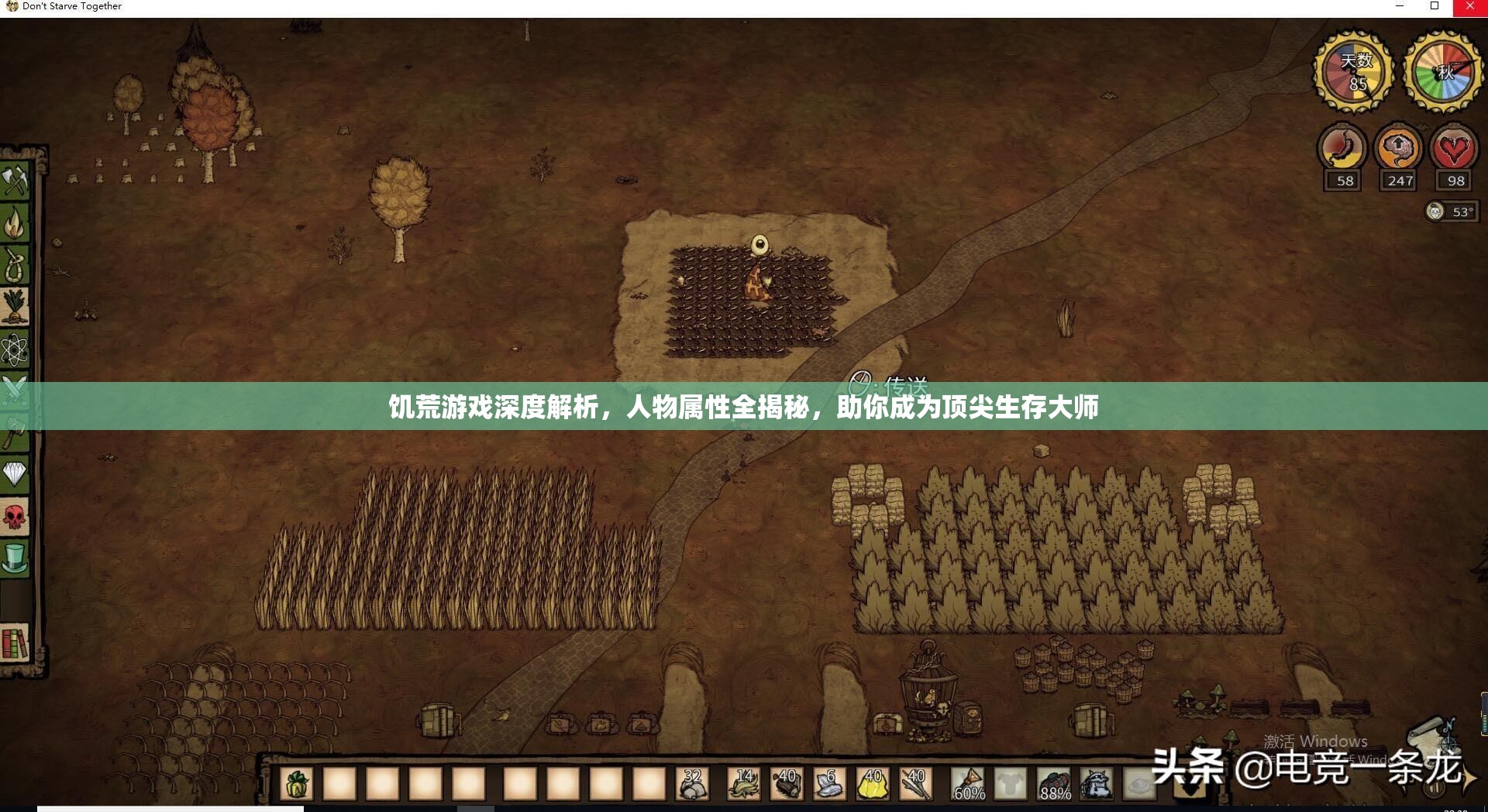Screen dimensions: 1488x812
Task: Open the light and fire crafting category
Action: pos(15,222)
